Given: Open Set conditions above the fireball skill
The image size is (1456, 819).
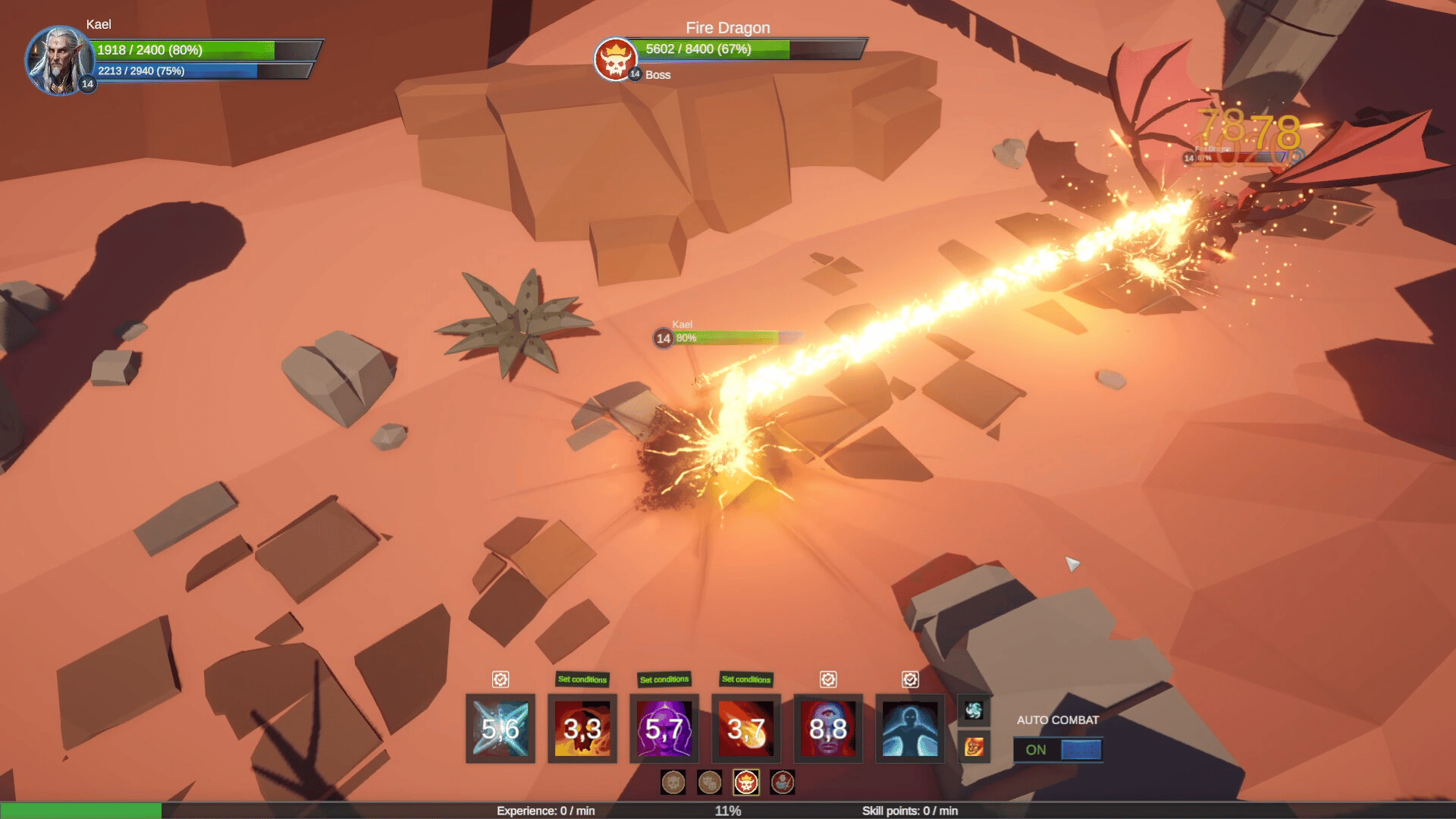Looking at the screenshot, I should click(746, 679).
